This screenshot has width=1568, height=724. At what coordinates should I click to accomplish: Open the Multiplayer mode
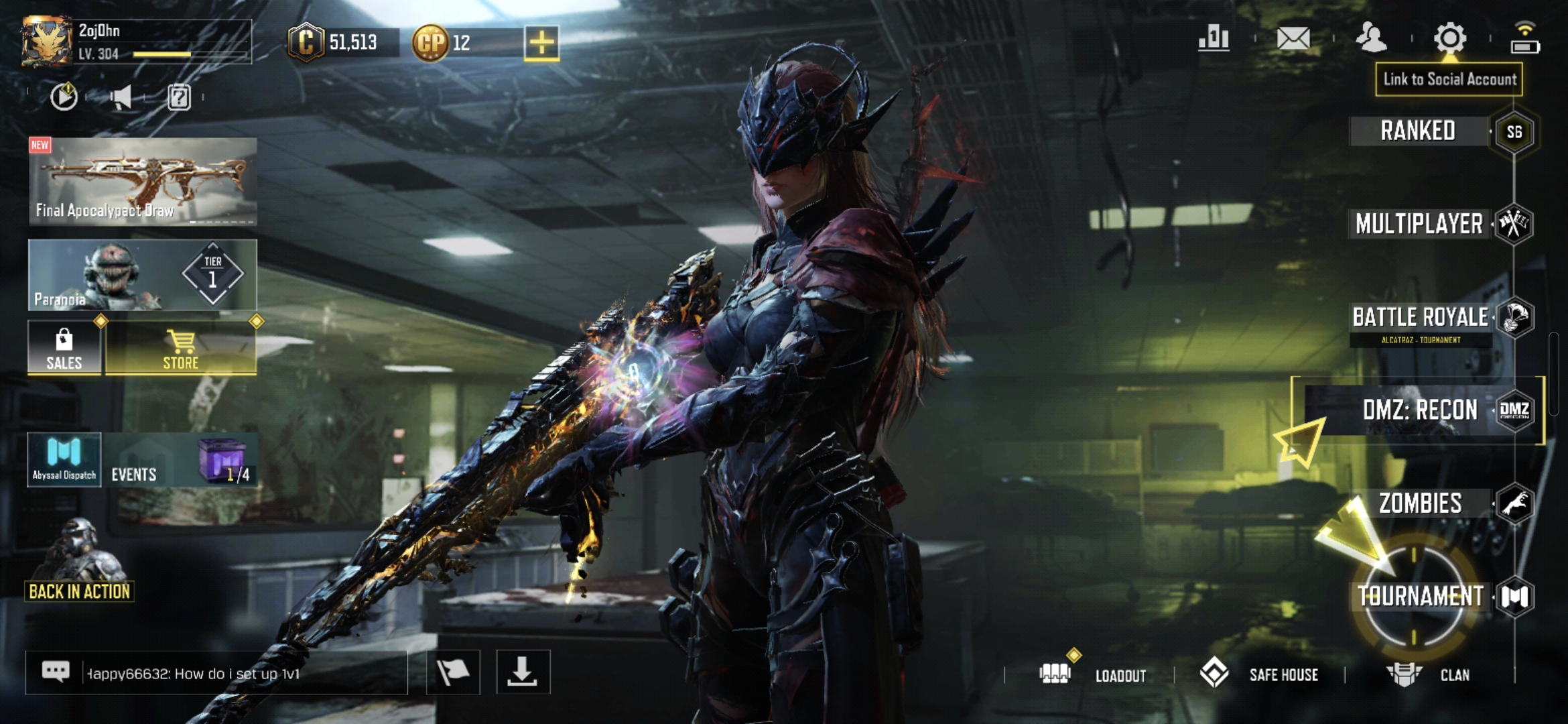(1419, 224)
